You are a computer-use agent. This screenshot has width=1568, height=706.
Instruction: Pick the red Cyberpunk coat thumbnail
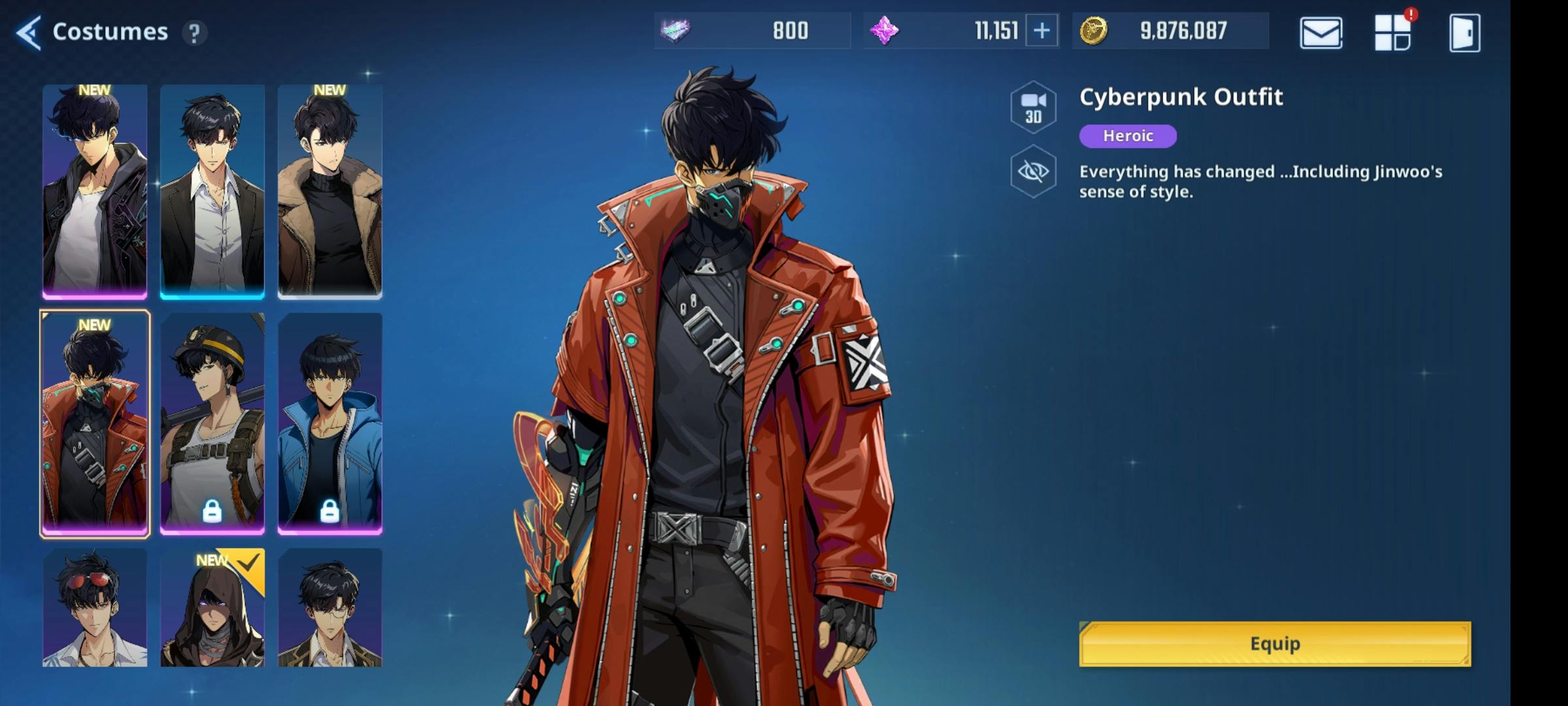point(95,424)
